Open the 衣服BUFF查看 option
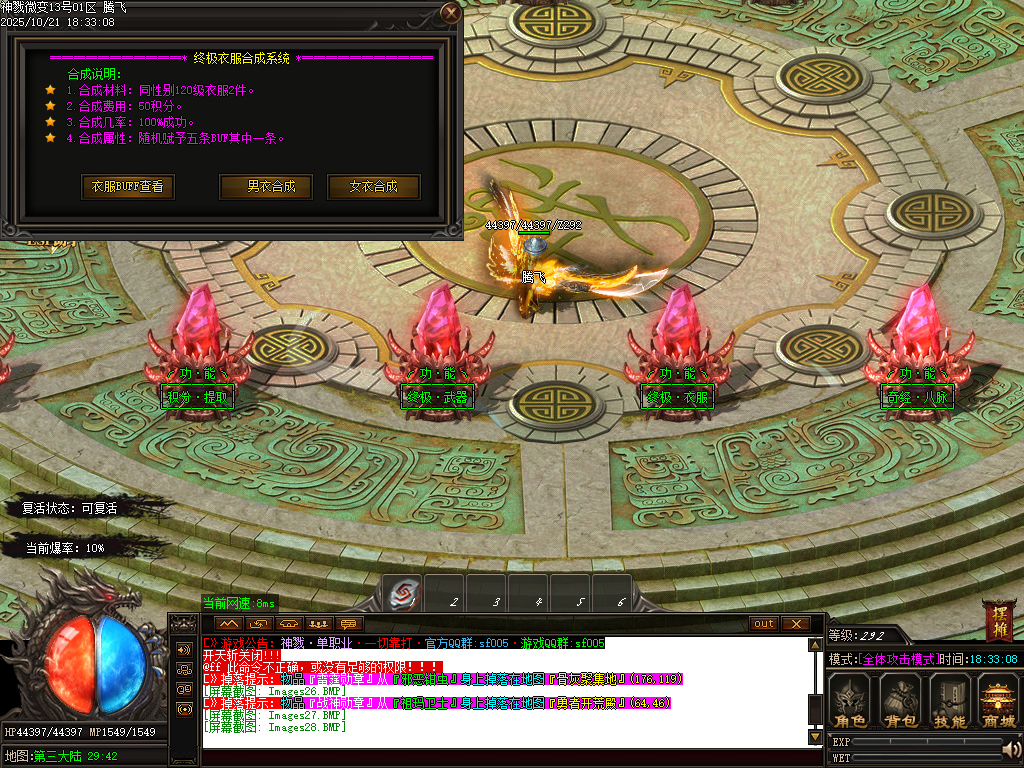The width and height of the screenshot is (1024, 768). [x=127, y=187]
